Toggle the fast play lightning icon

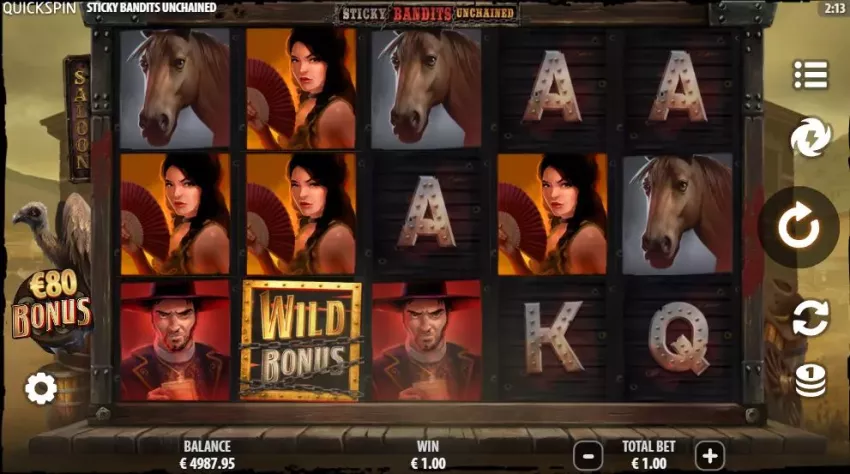click(x=810, y=137)
